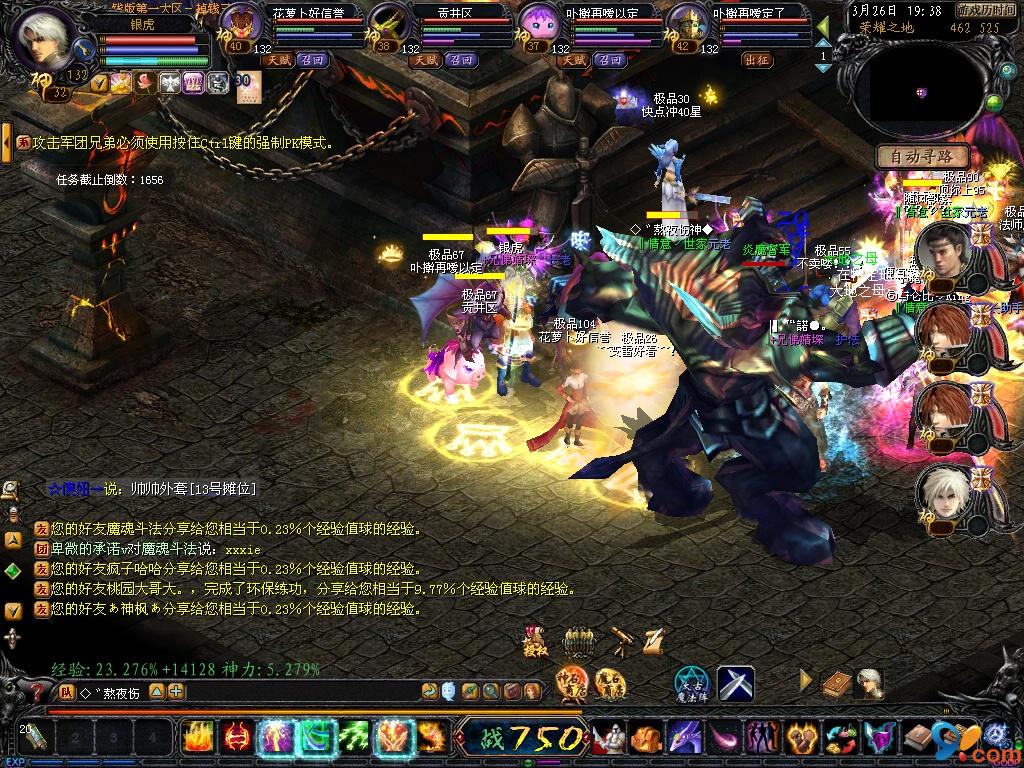Click the 出征 deploy button under the fourth pet
The width and height of the screenshot is (1024, 768).
click(757, 60)
